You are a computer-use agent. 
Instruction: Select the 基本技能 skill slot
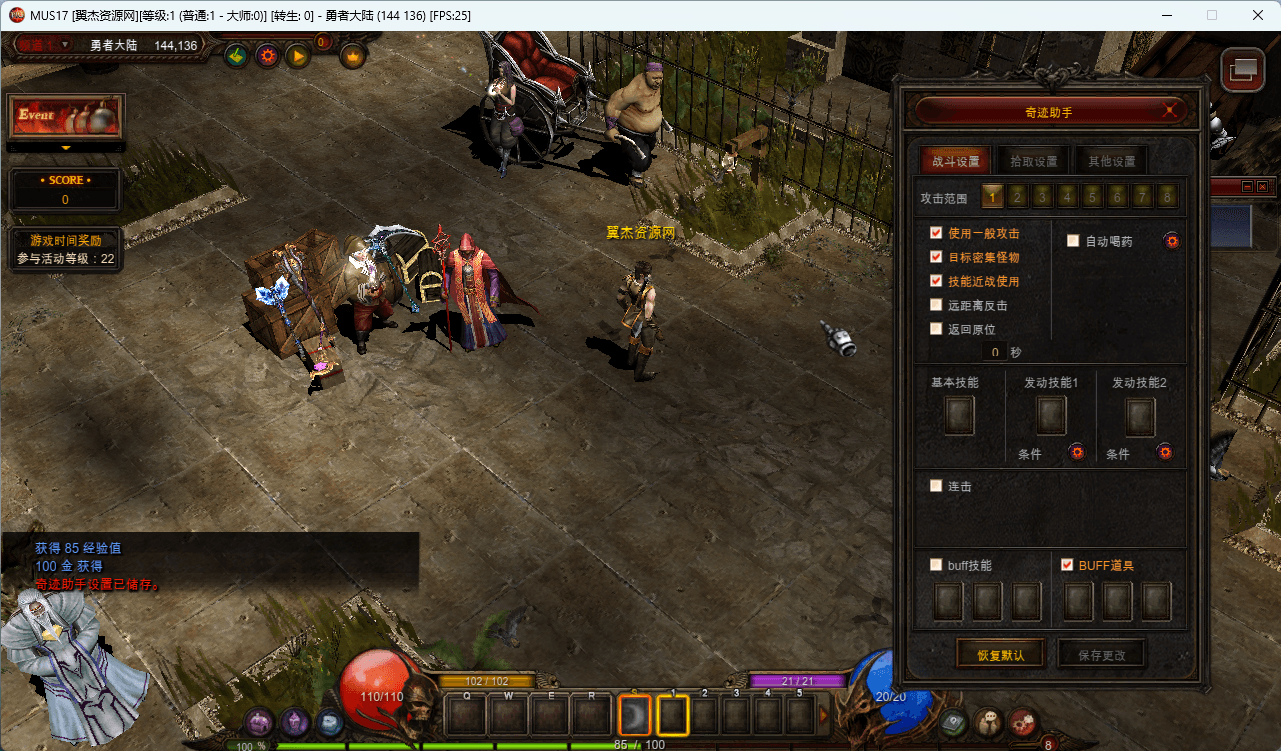[959, 416]
